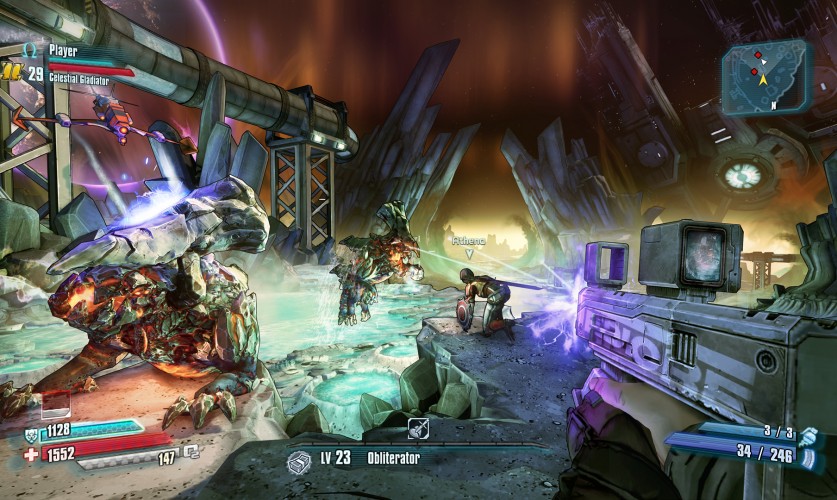The height and width of the screenshot is (500, 837).
Task: Select the gold badge rank emblem
Action: [12, 72]
